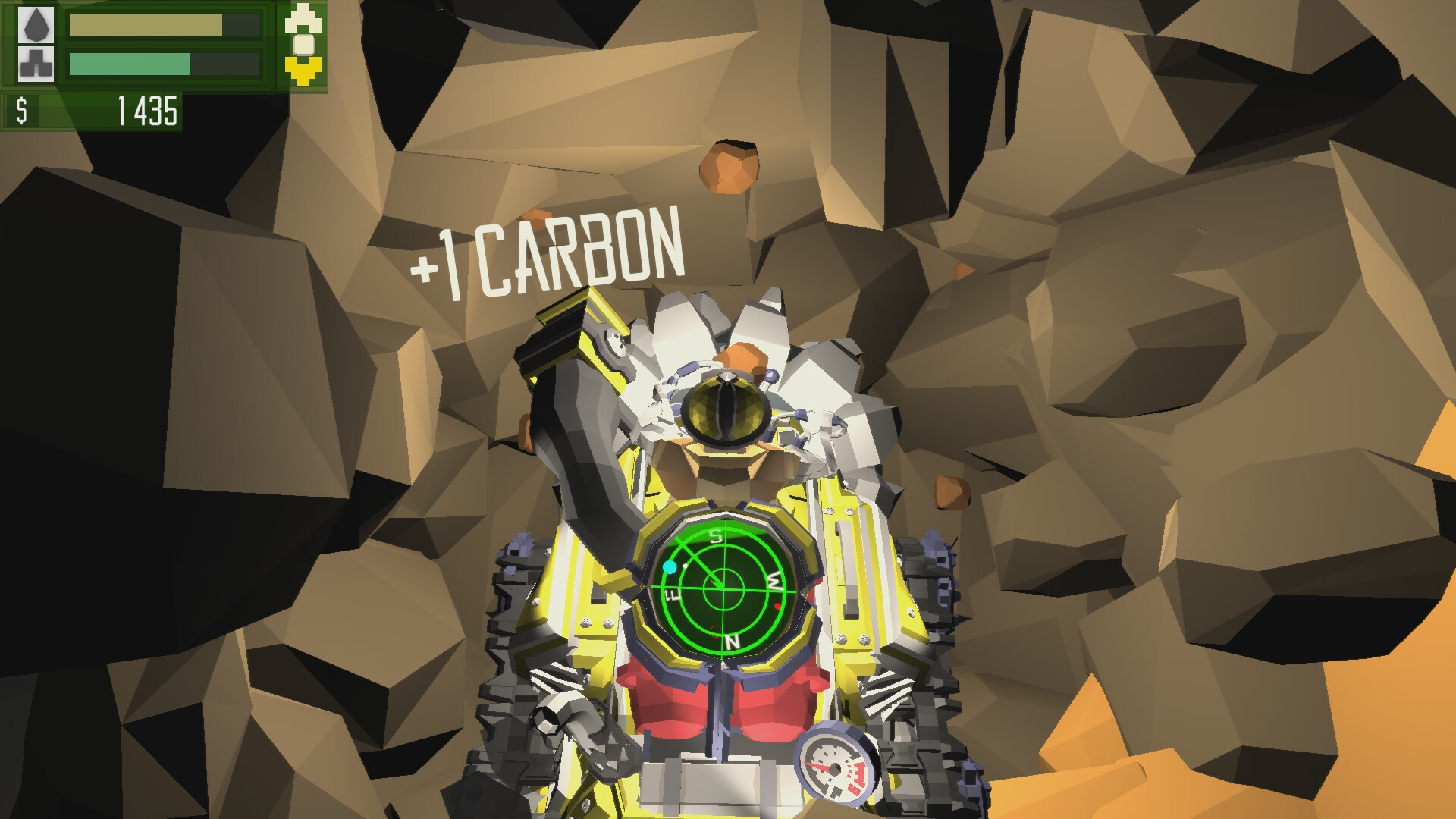Click the tan fuel level bar
The image size is (1456, 819).
tap(144, 23)
